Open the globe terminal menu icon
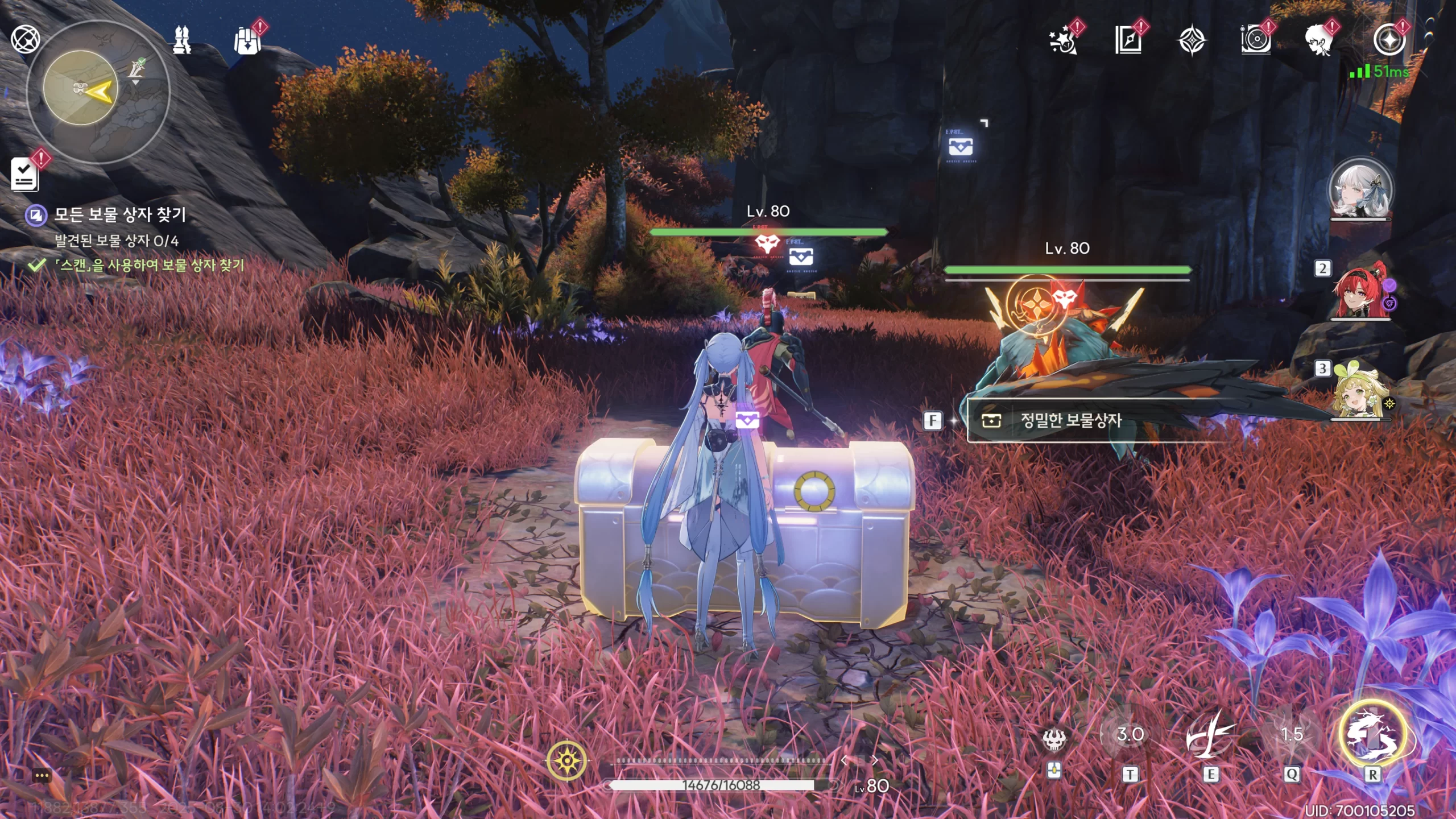The height and width of the screenshot is (819, 1456). tap(26, 39)
